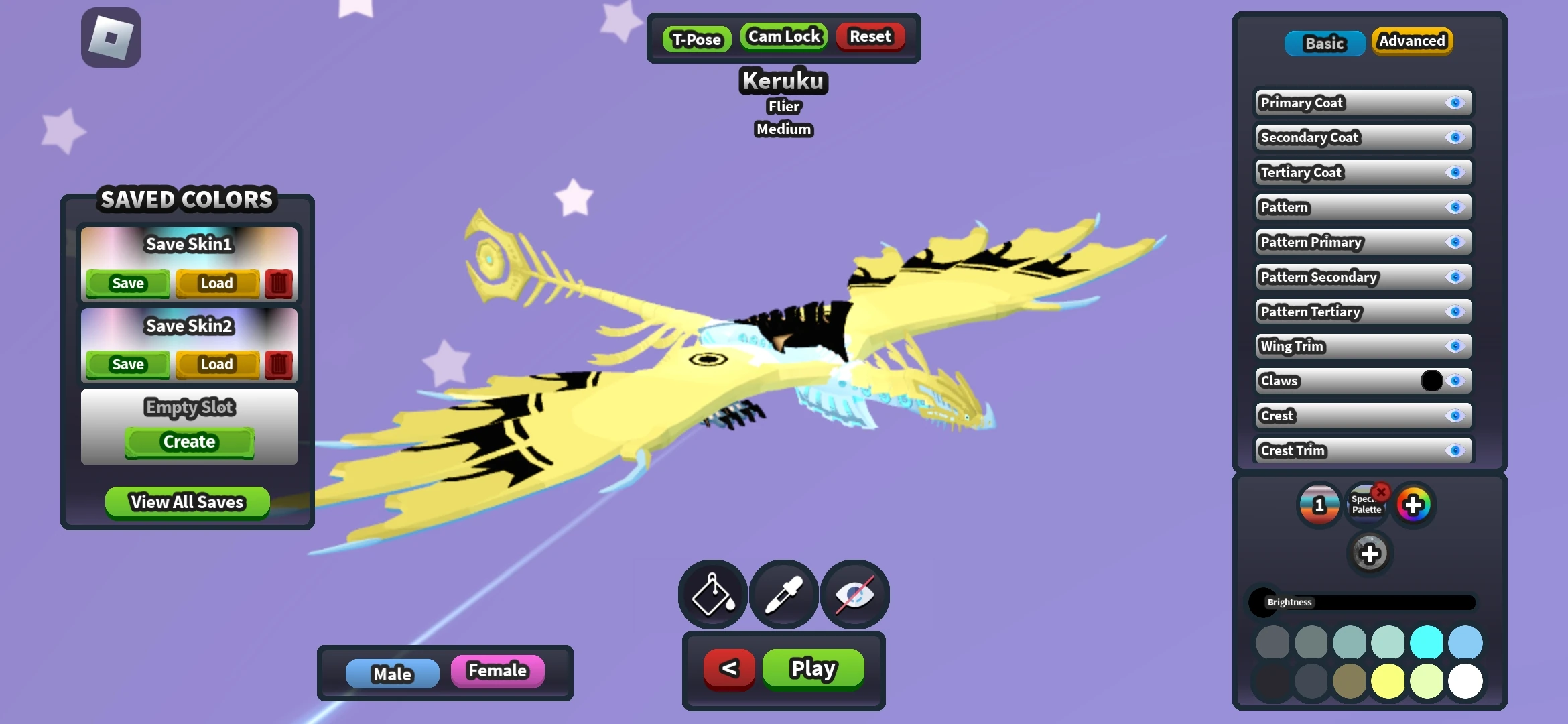The image size is (1568, 724).
Task: Delete Save Skin2 using the trash icon
Action: pos(278,365)
